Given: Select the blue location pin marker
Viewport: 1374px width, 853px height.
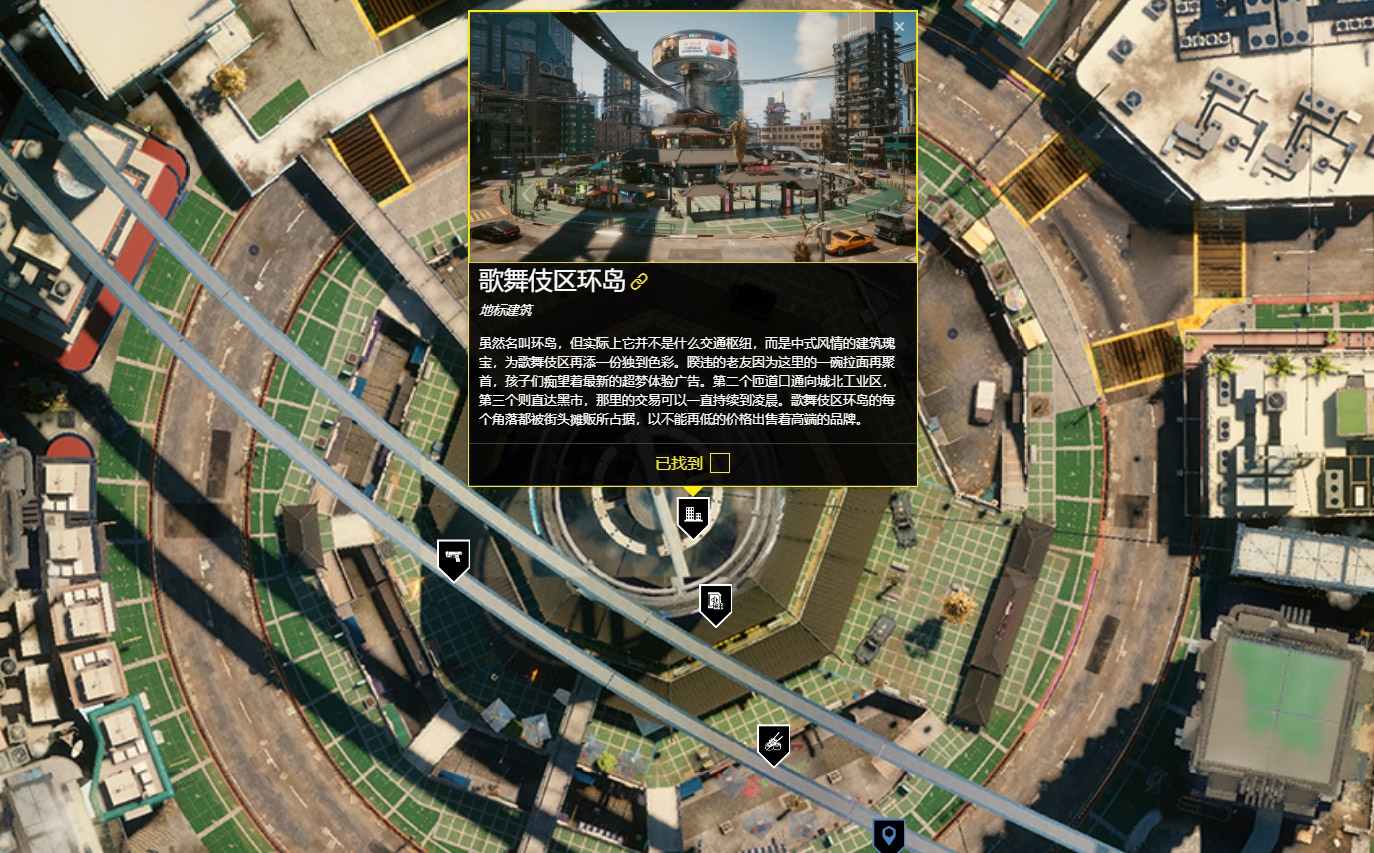Looking at the screenshot, I should pos(888,834).
